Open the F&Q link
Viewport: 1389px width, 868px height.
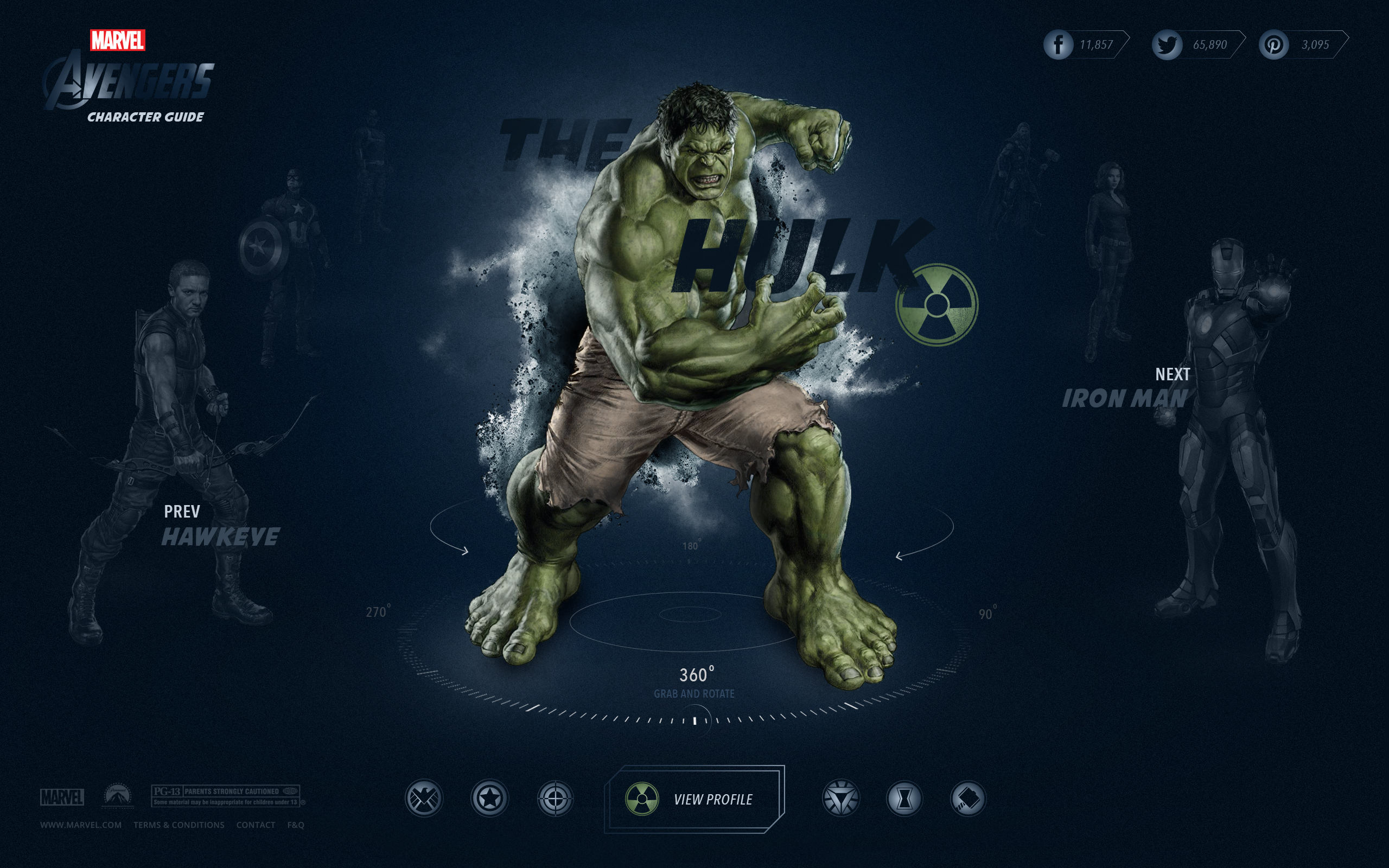(296, 825)
